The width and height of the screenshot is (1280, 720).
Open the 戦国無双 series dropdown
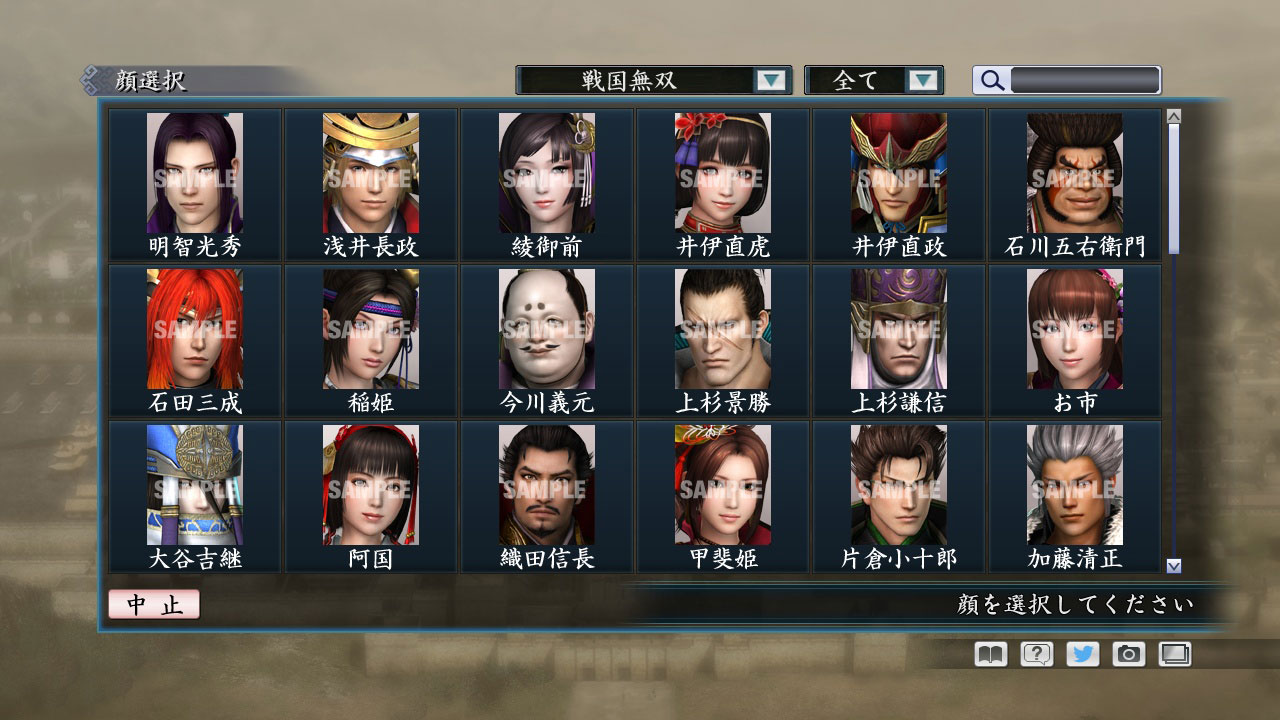pos(640,80)
